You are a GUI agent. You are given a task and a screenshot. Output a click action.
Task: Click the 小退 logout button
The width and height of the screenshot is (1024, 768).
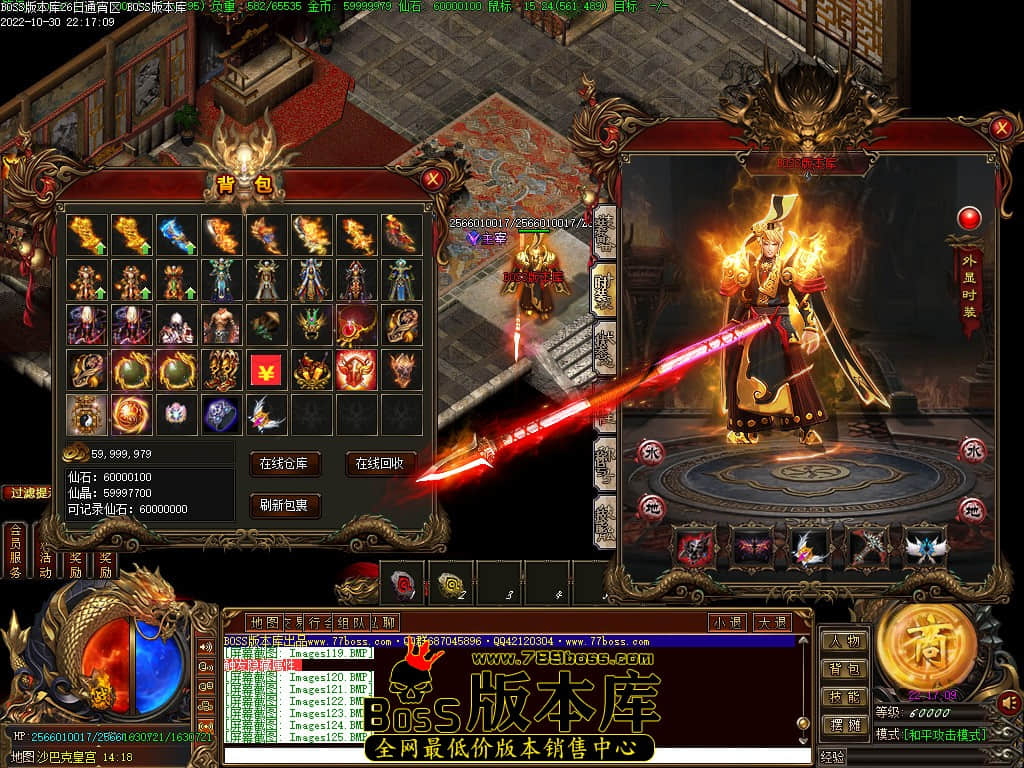pyautogui.click(x=728, y=622)
